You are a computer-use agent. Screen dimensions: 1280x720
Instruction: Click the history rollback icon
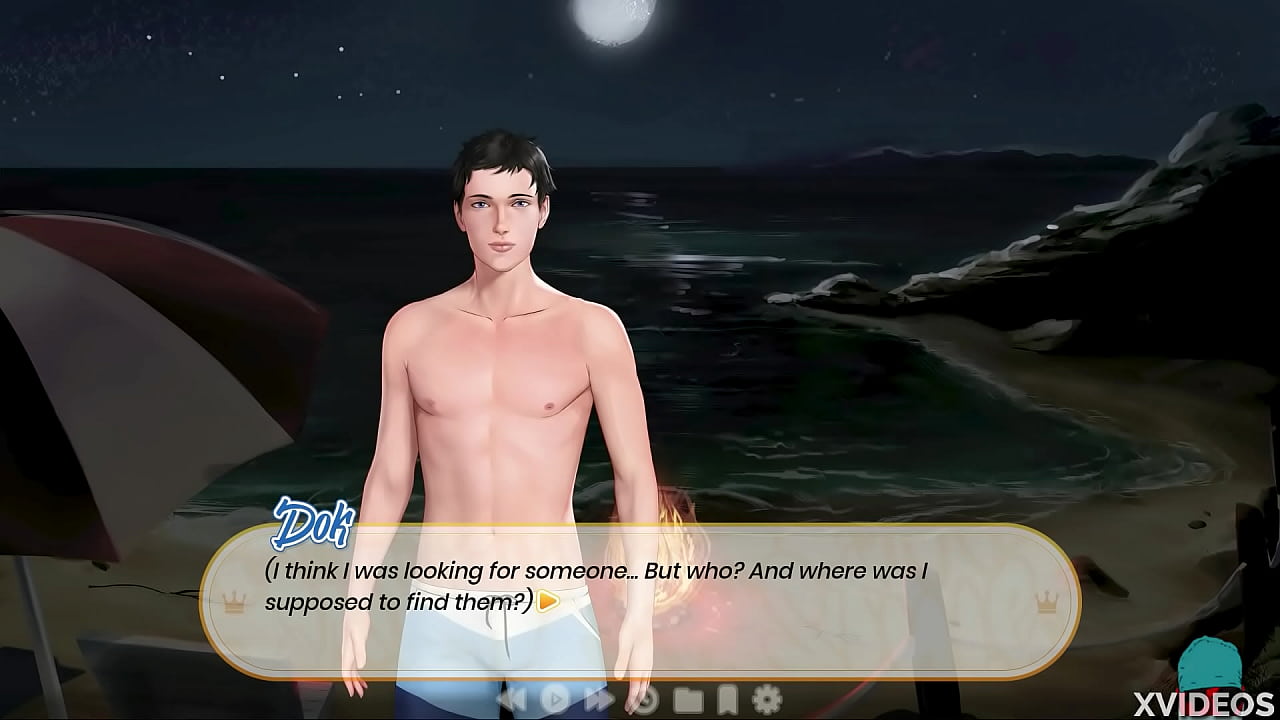pos(645,700)
